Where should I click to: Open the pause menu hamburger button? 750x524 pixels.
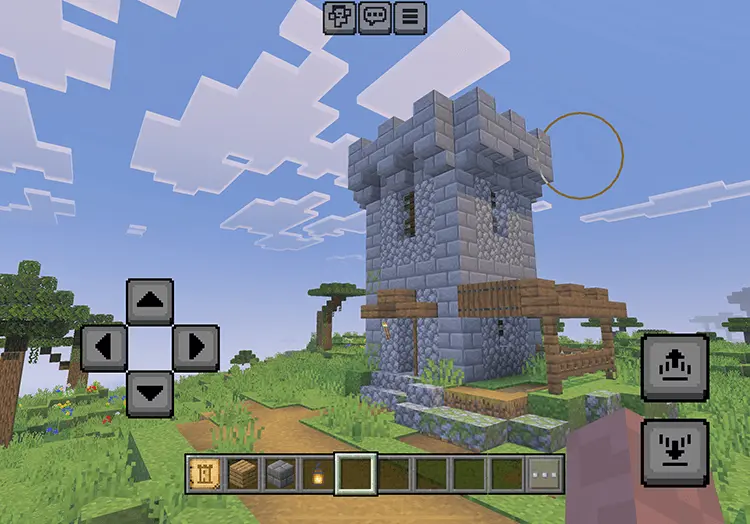tap(409, 18)
